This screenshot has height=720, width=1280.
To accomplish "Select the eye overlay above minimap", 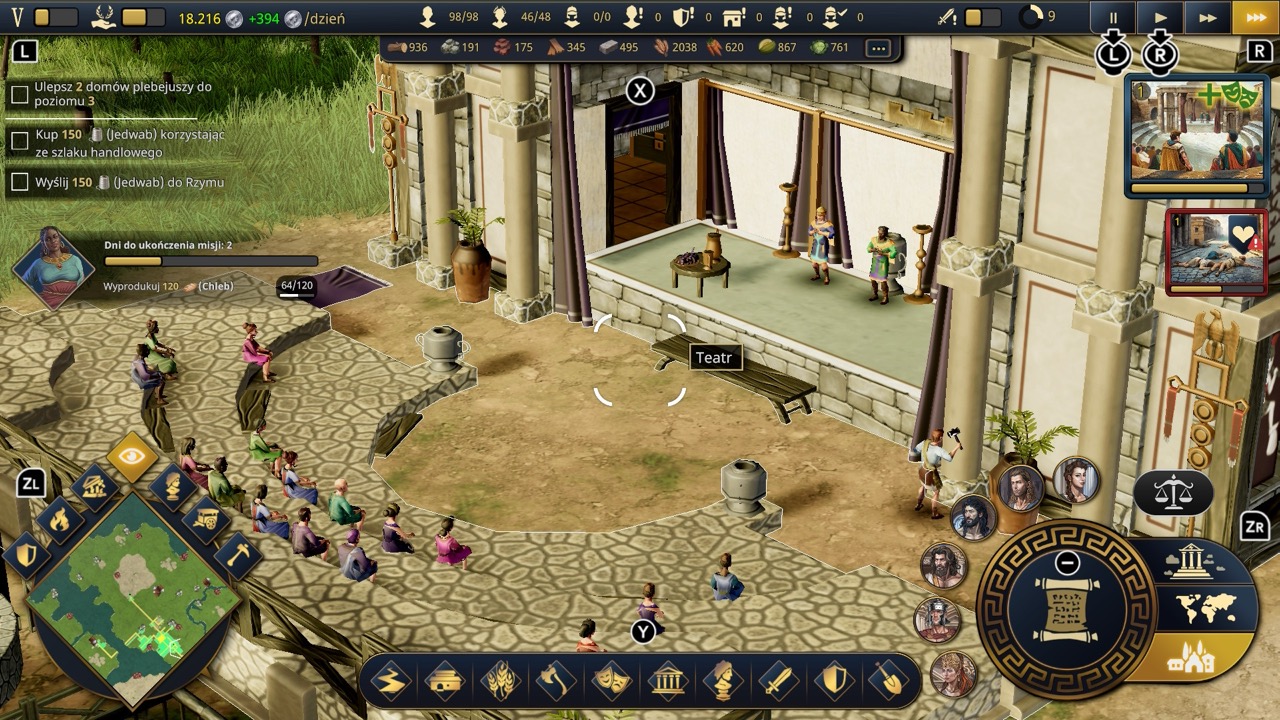I will [133, 458].
